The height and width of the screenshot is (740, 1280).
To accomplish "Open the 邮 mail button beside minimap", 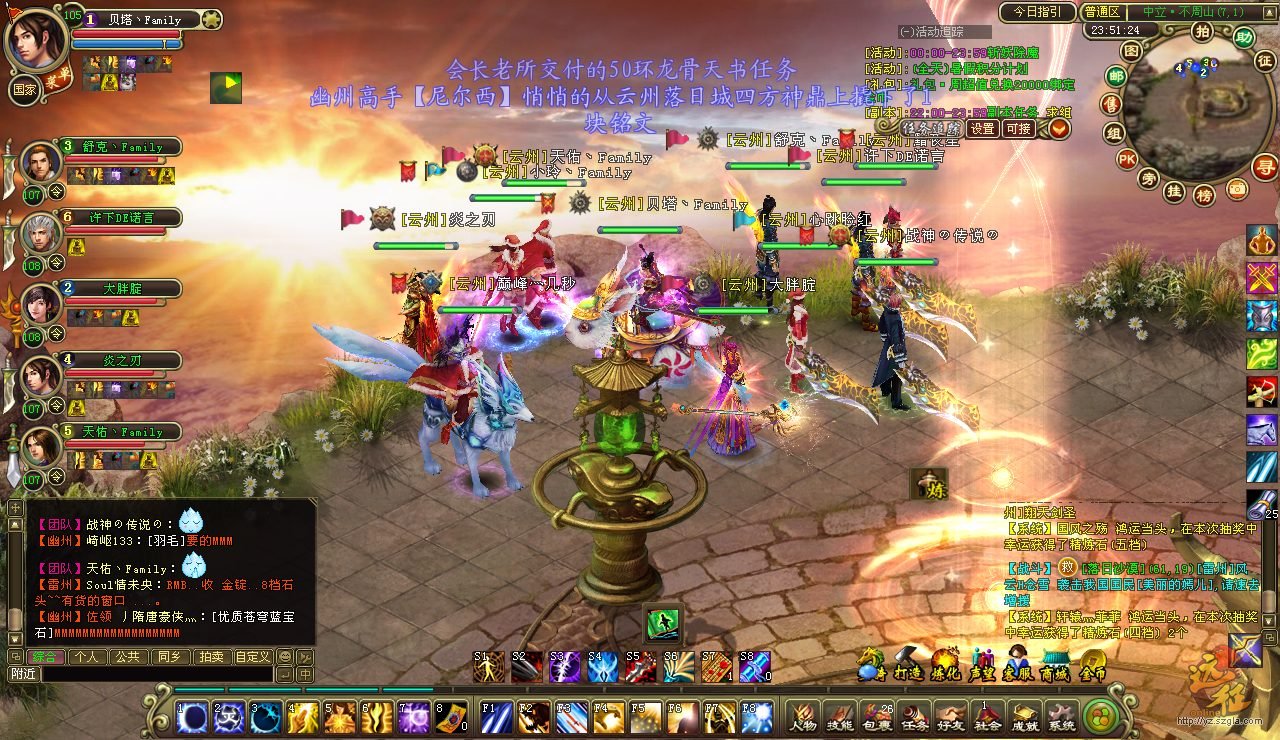I will click(x=1115, y=76).
